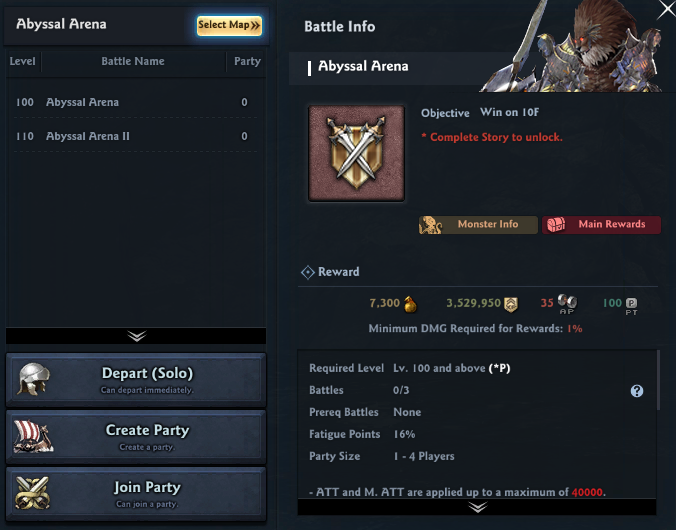Click the crossed swords battle emblem
The height and width of the screenshot is (530, 676).
click(357, 154)
